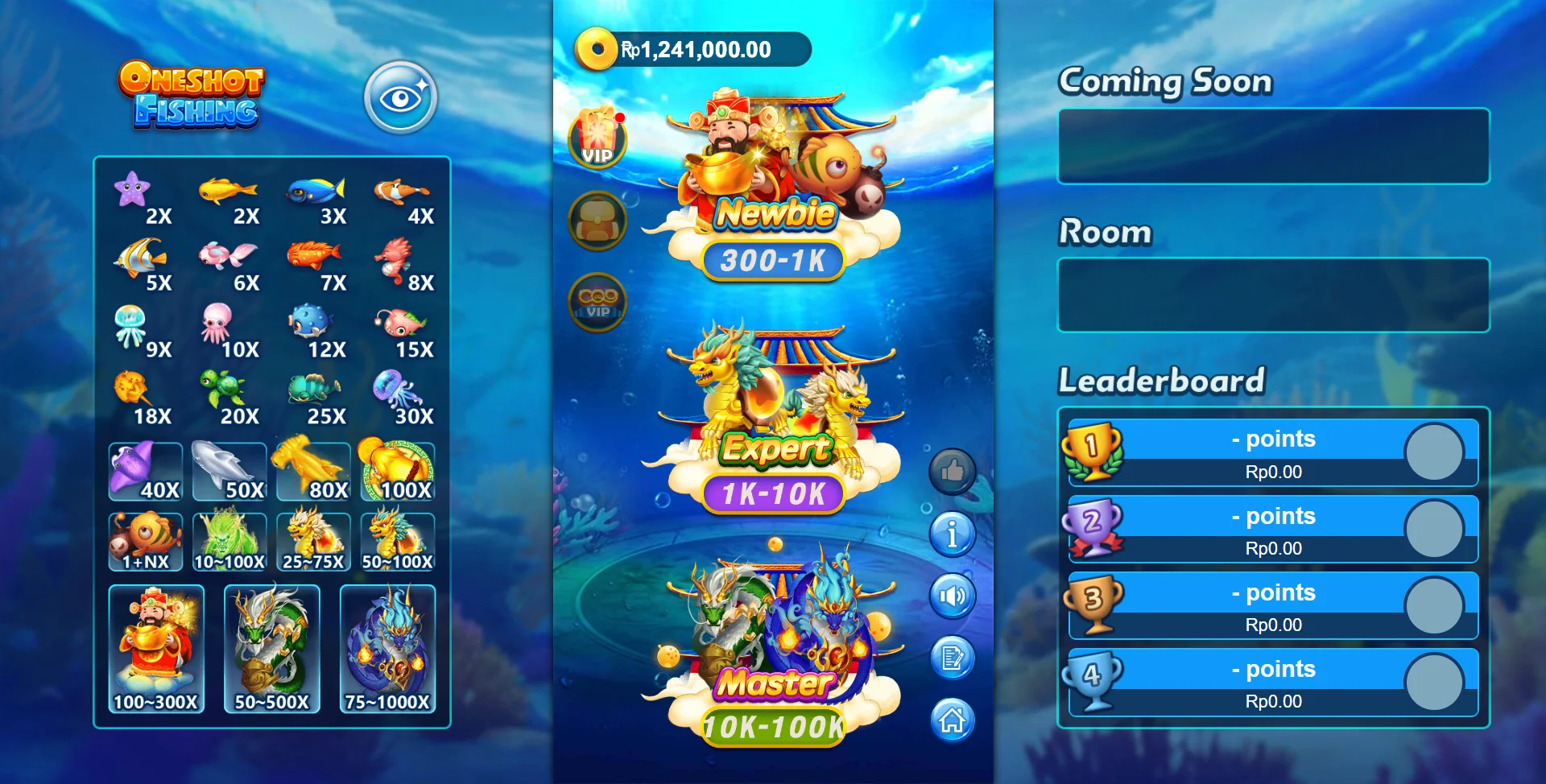This screenshot has height=784, width=1546.
Task: Mute the game with the speaker icon
Action: pyautogui.click(x=952, y=596)
